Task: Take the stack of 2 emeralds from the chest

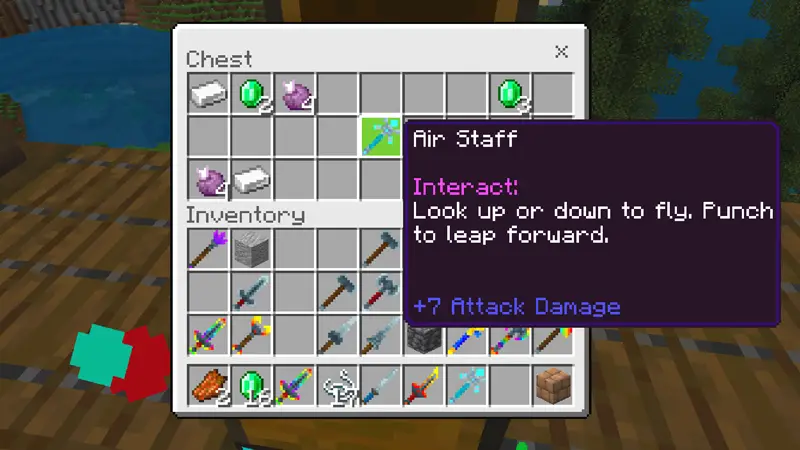Action: [251, 94]
